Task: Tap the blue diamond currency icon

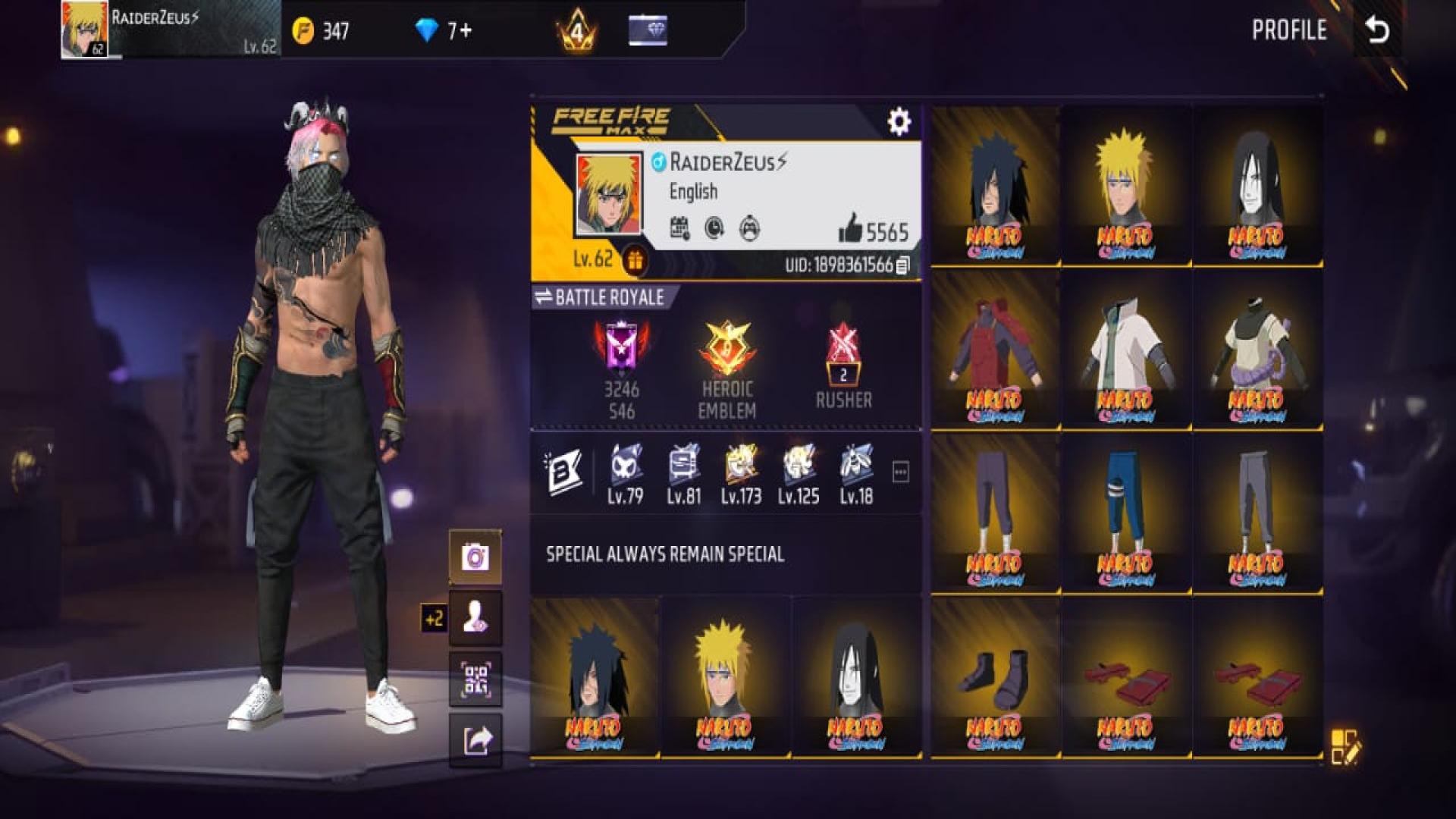Action: click(x=427, y=30)
